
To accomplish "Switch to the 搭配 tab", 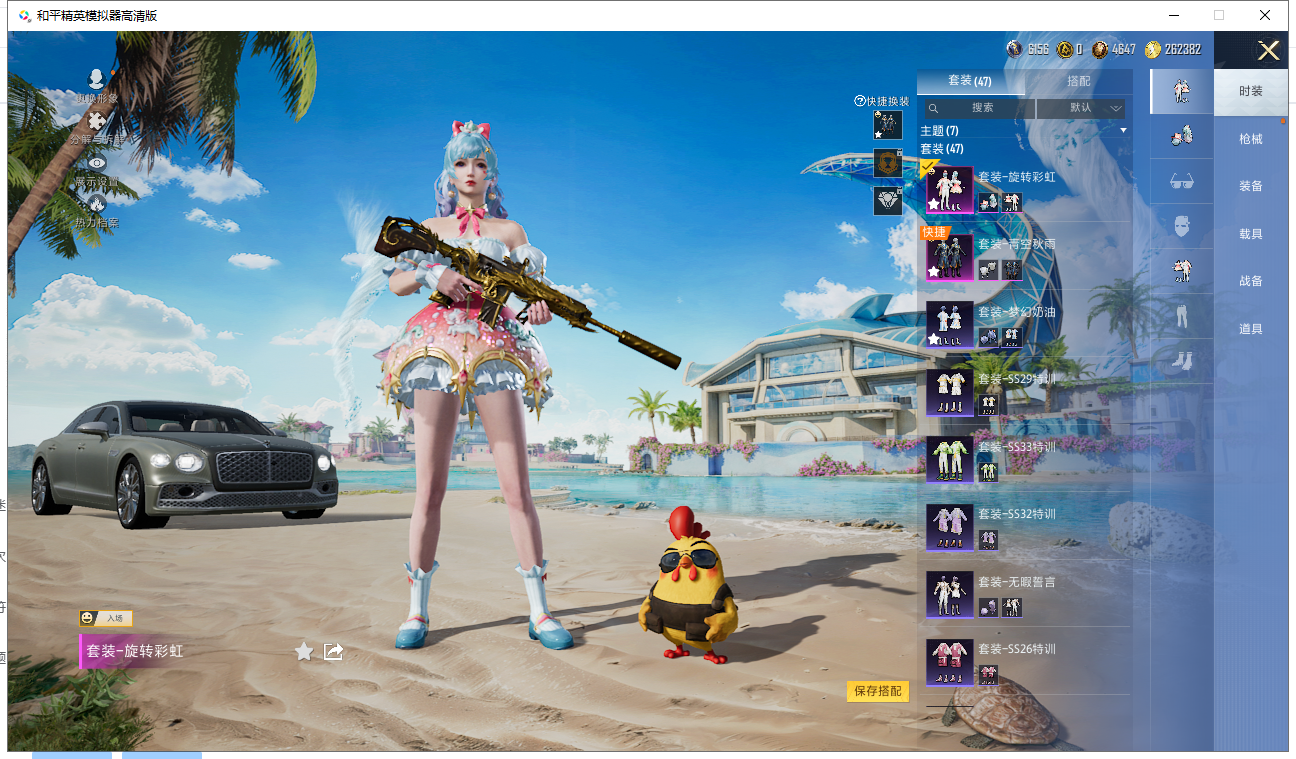I will pos(1078,81).
